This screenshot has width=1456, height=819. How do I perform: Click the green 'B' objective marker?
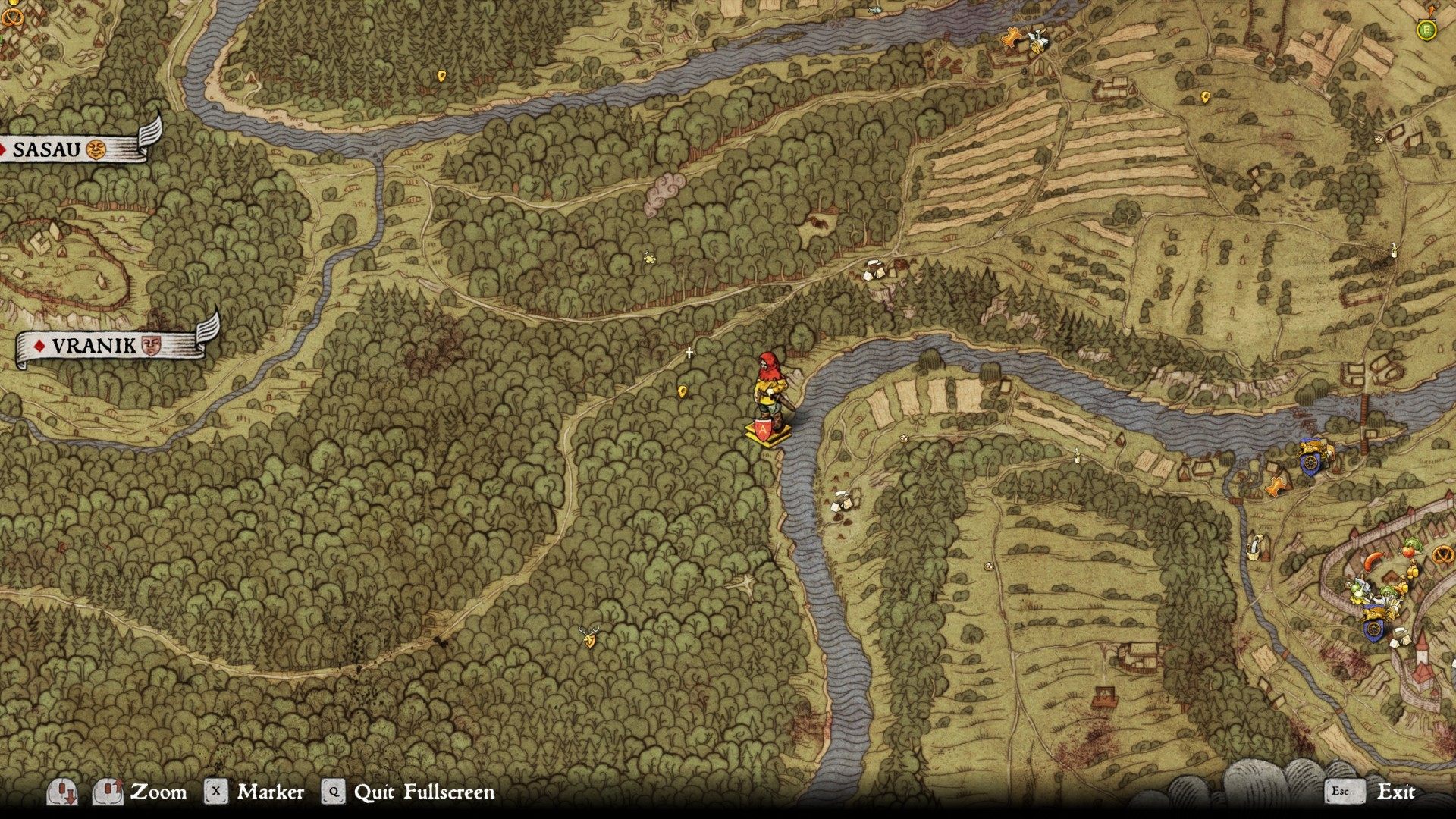1426,30
